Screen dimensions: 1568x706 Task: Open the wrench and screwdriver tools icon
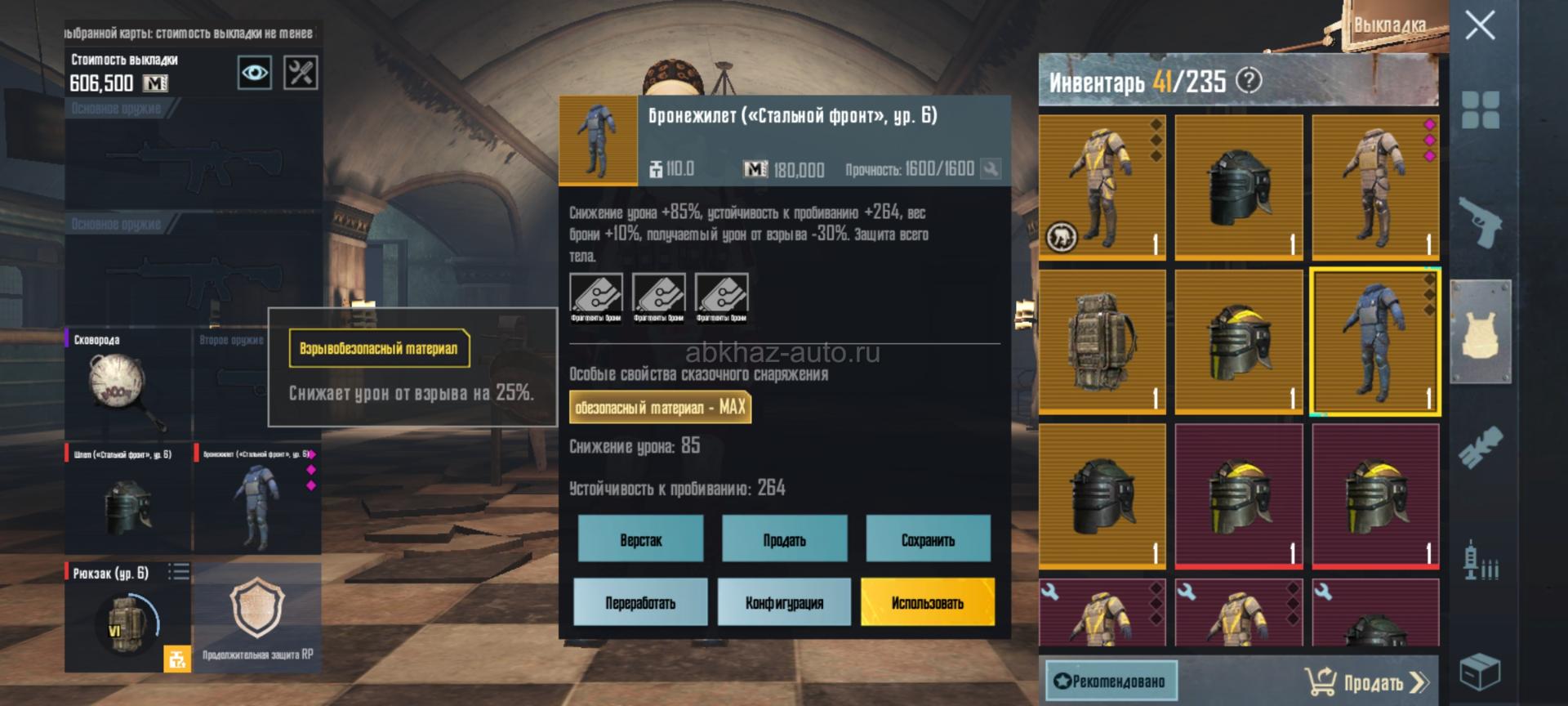pyautogui.click(x=301, y=73)
